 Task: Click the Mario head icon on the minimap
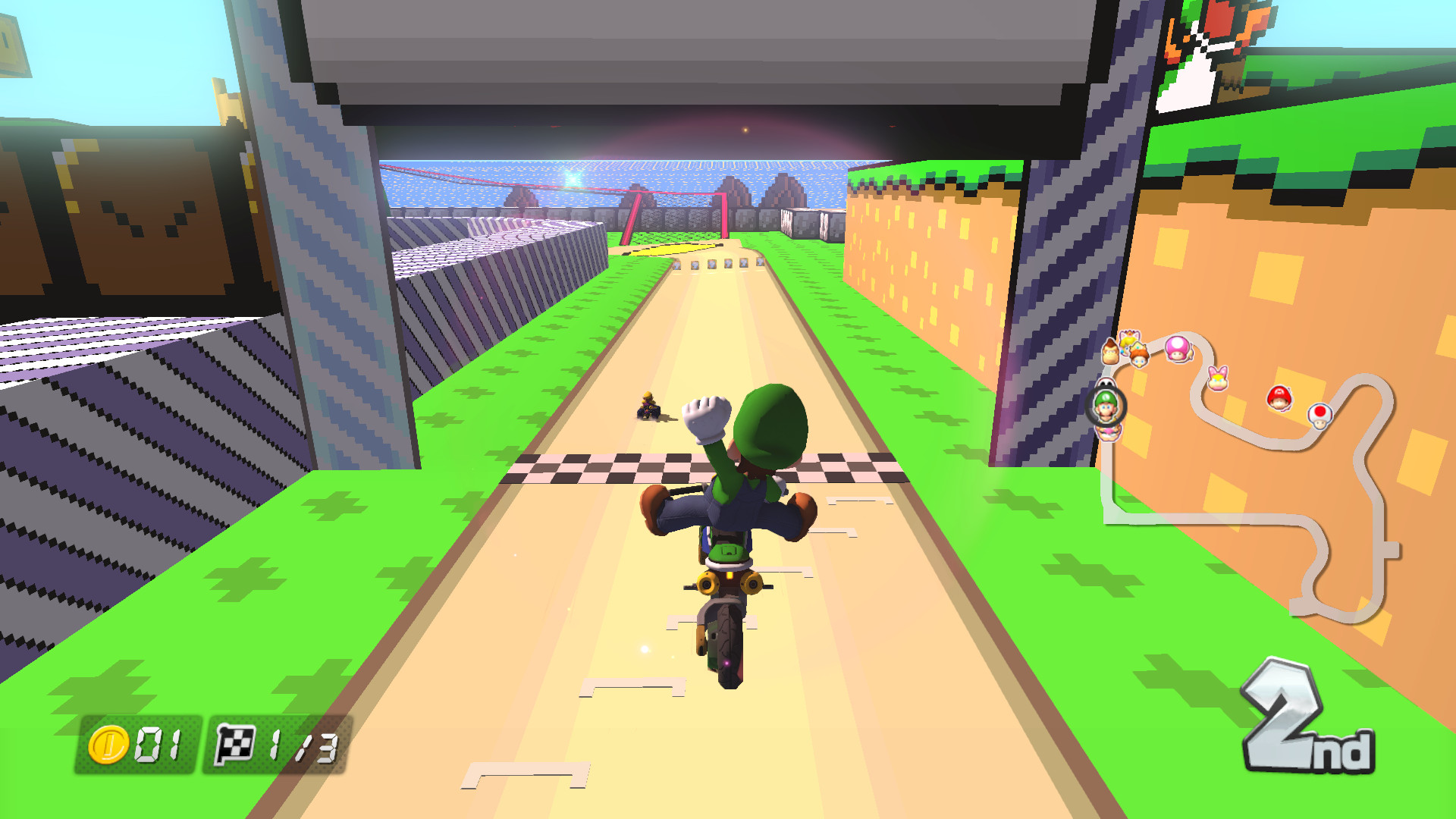1279,397
